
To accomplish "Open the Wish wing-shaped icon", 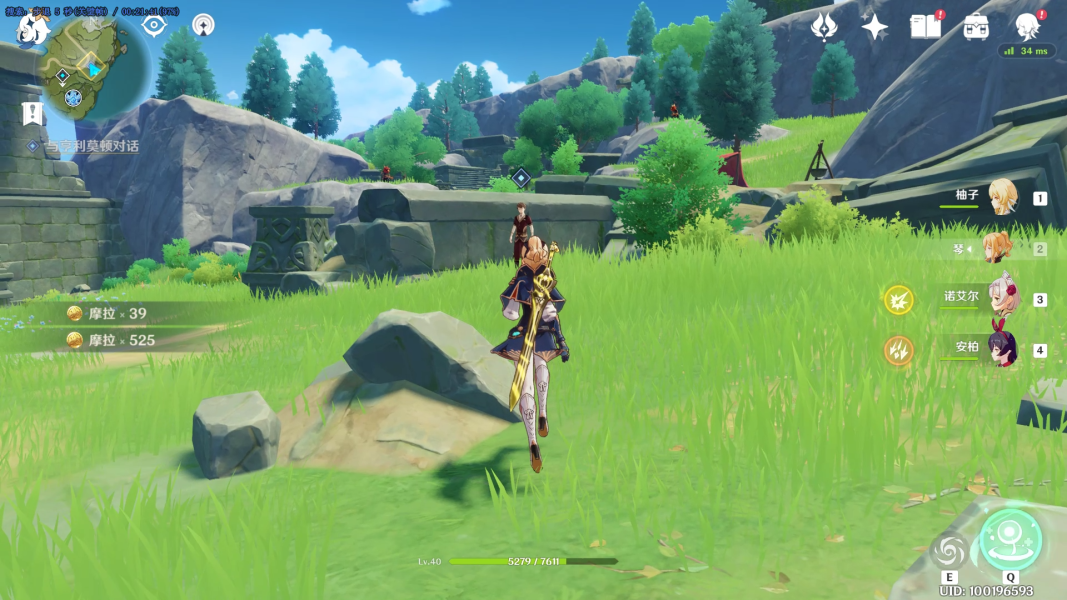I will 824,27.
